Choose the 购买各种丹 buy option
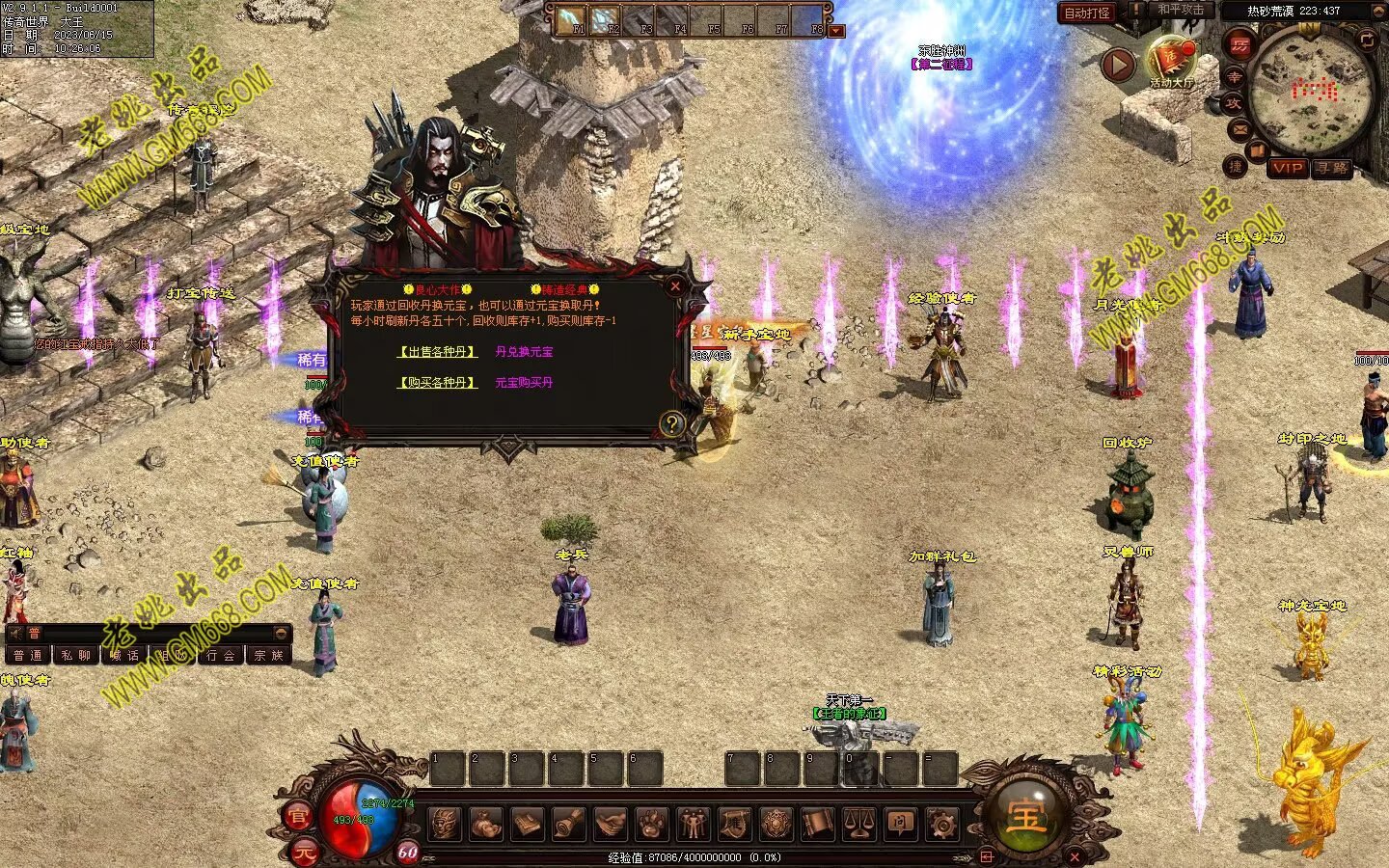Screen dimensions: 1389x868 pos(437,383)
